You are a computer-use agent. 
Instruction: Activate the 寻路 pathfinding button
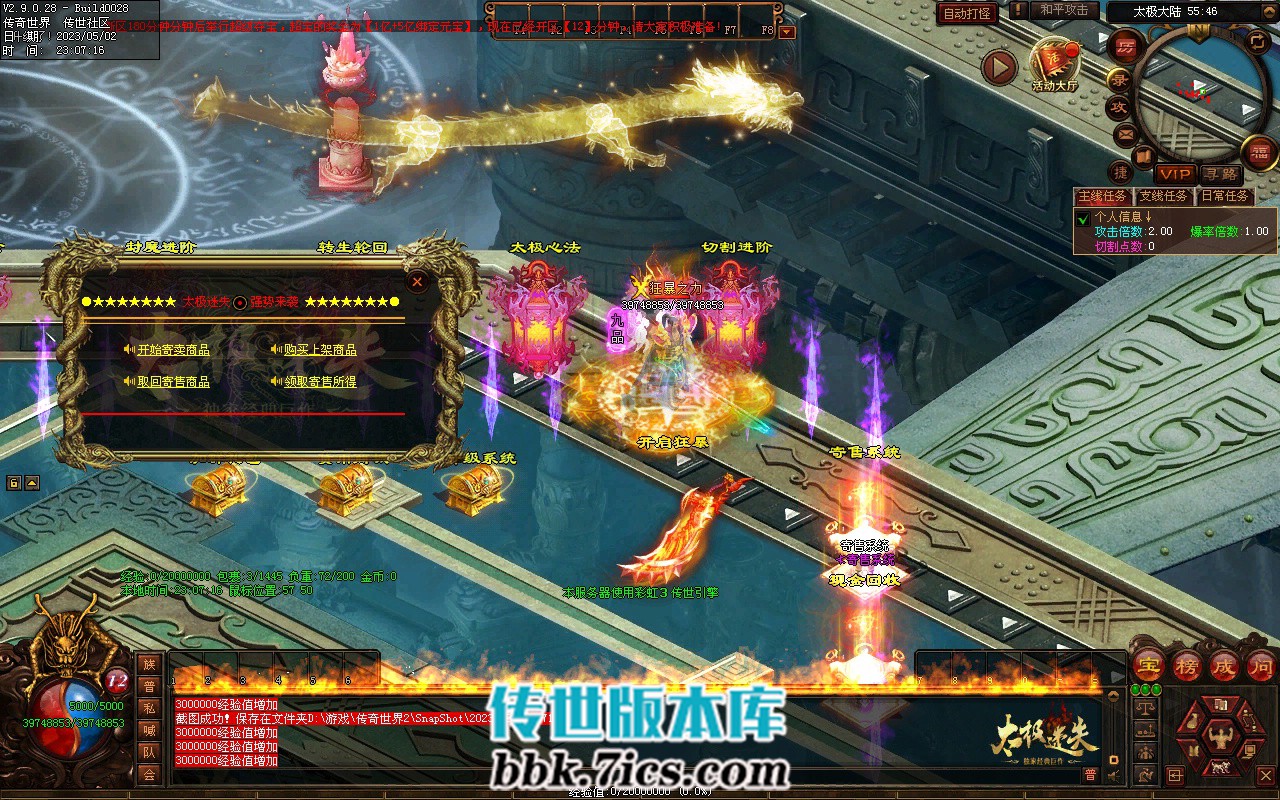(x=1220, y=174)
